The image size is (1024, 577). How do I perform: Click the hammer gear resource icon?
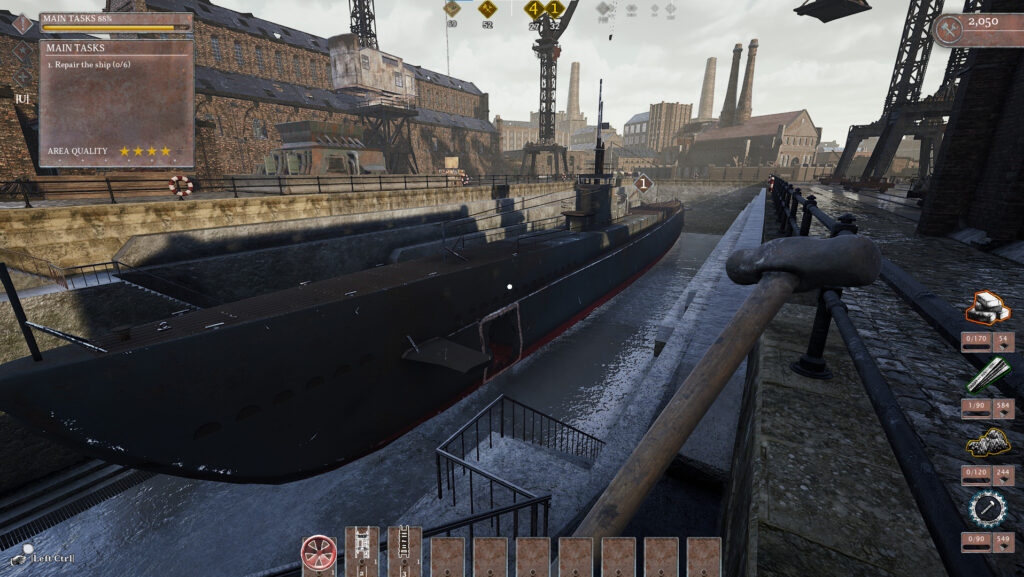tap(988, 508)
